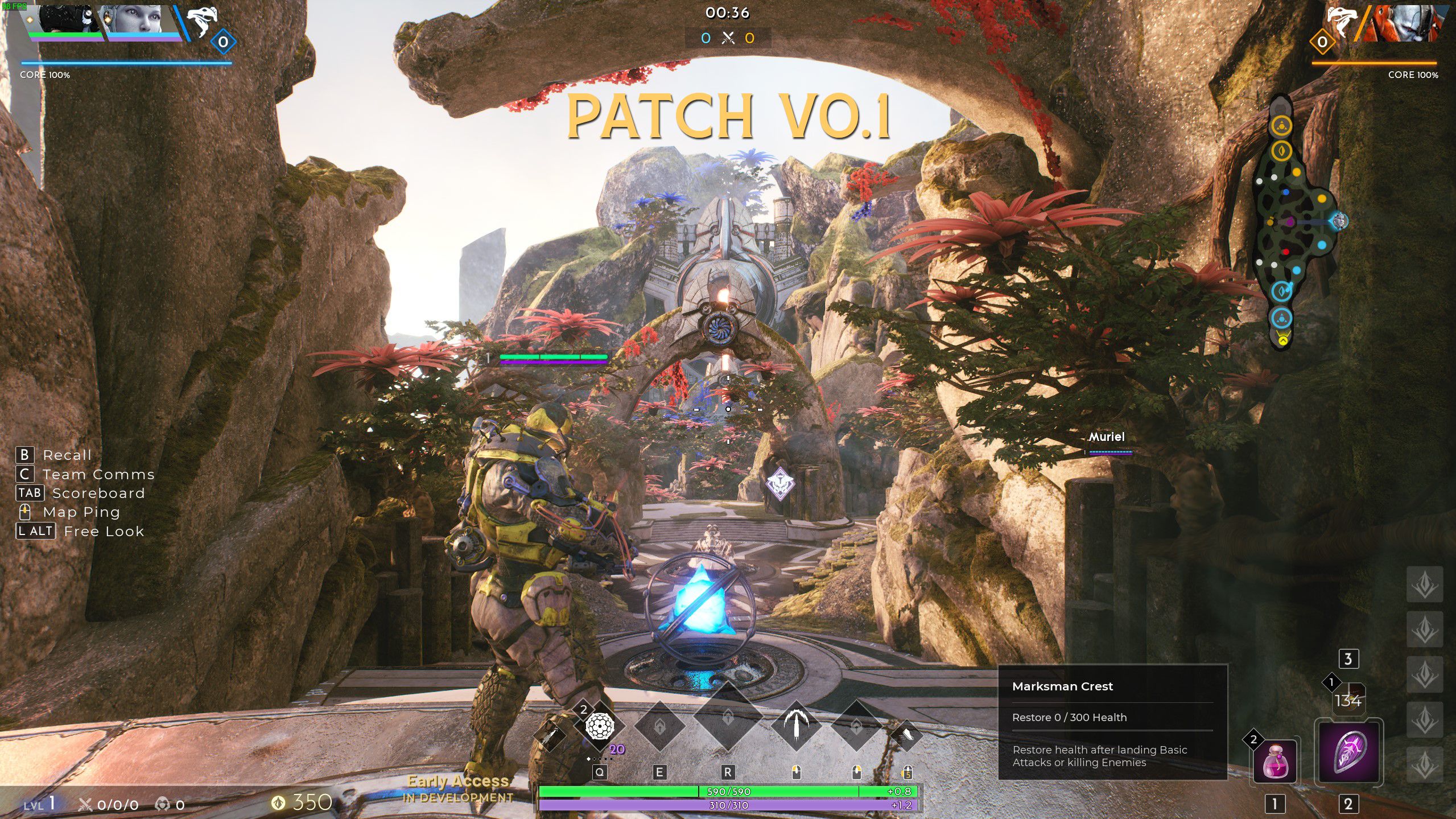Use the pink potion consumable slot

1274,762
